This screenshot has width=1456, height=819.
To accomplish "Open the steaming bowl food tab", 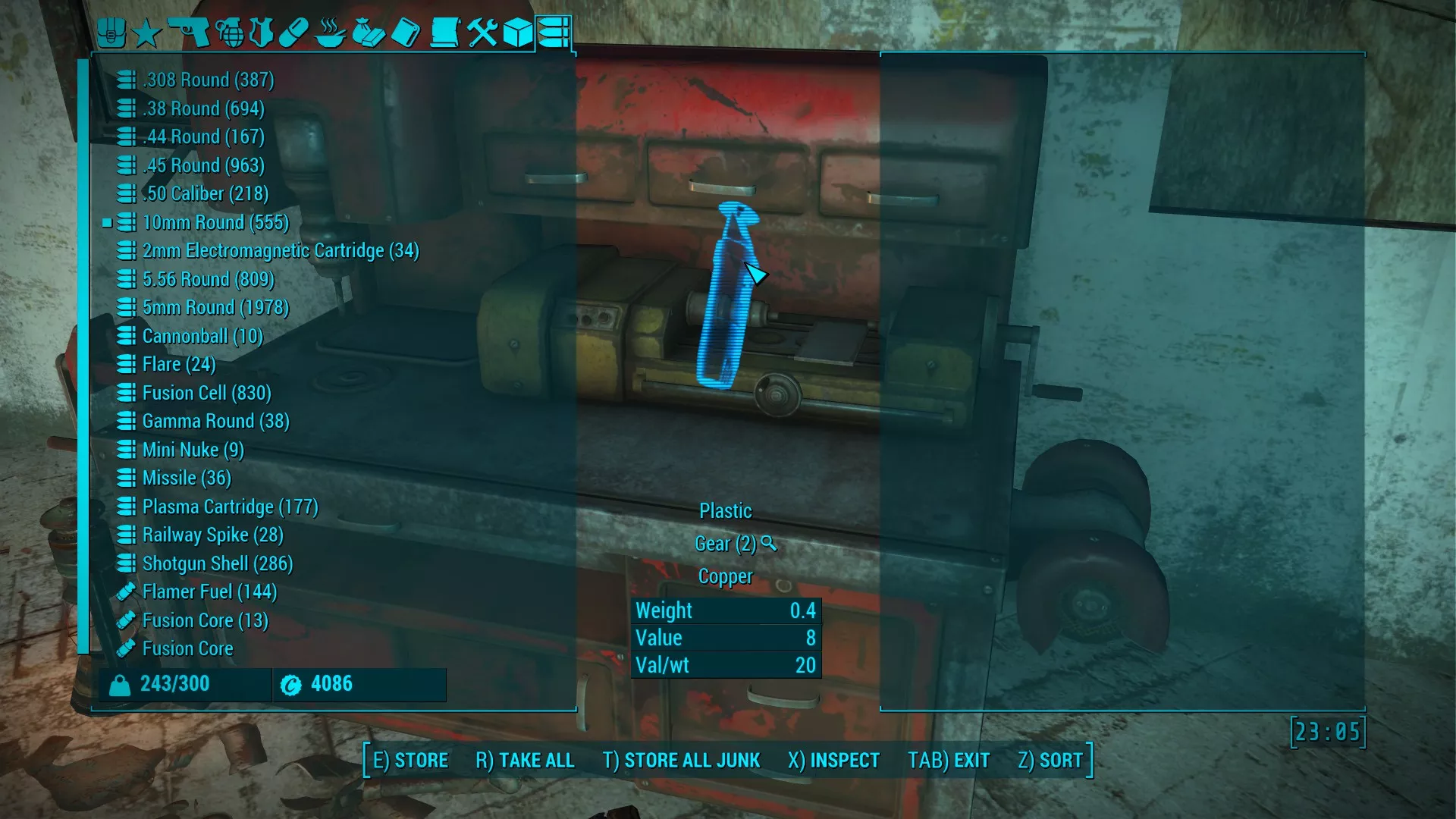I will point(330,33).
